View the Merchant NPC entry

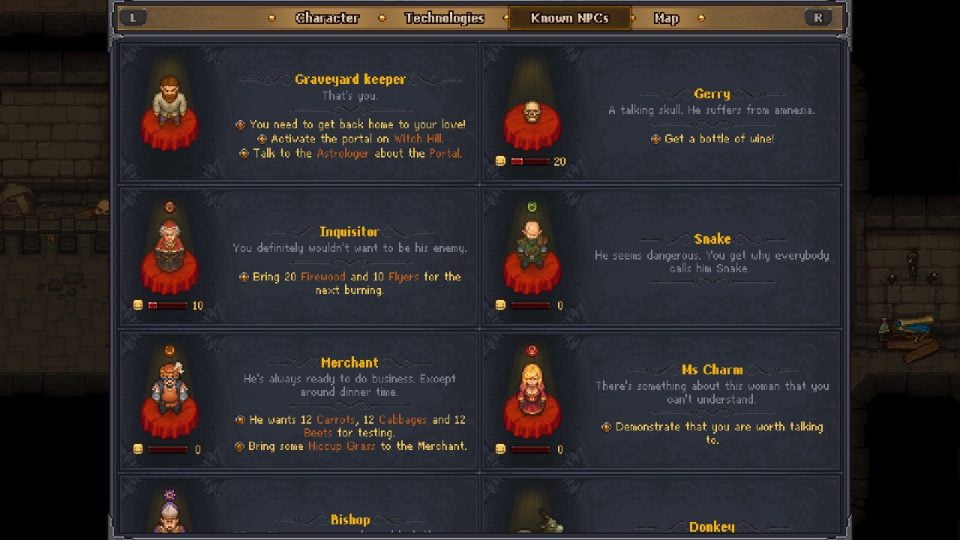pyautogui.click(x=299, y=399)
